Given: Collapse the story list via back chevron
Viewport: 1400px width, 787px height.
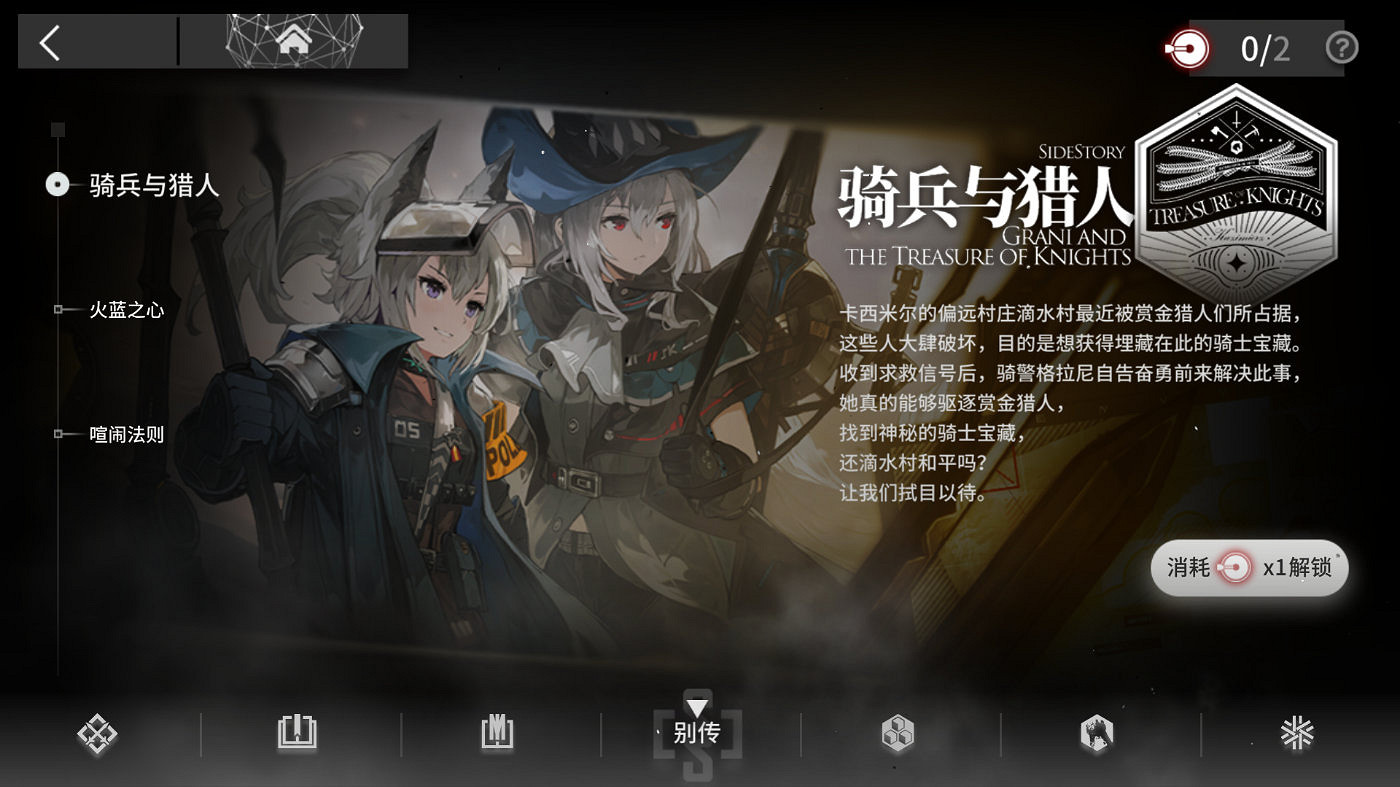Looking at the screenshot, I should click(49, 44).
